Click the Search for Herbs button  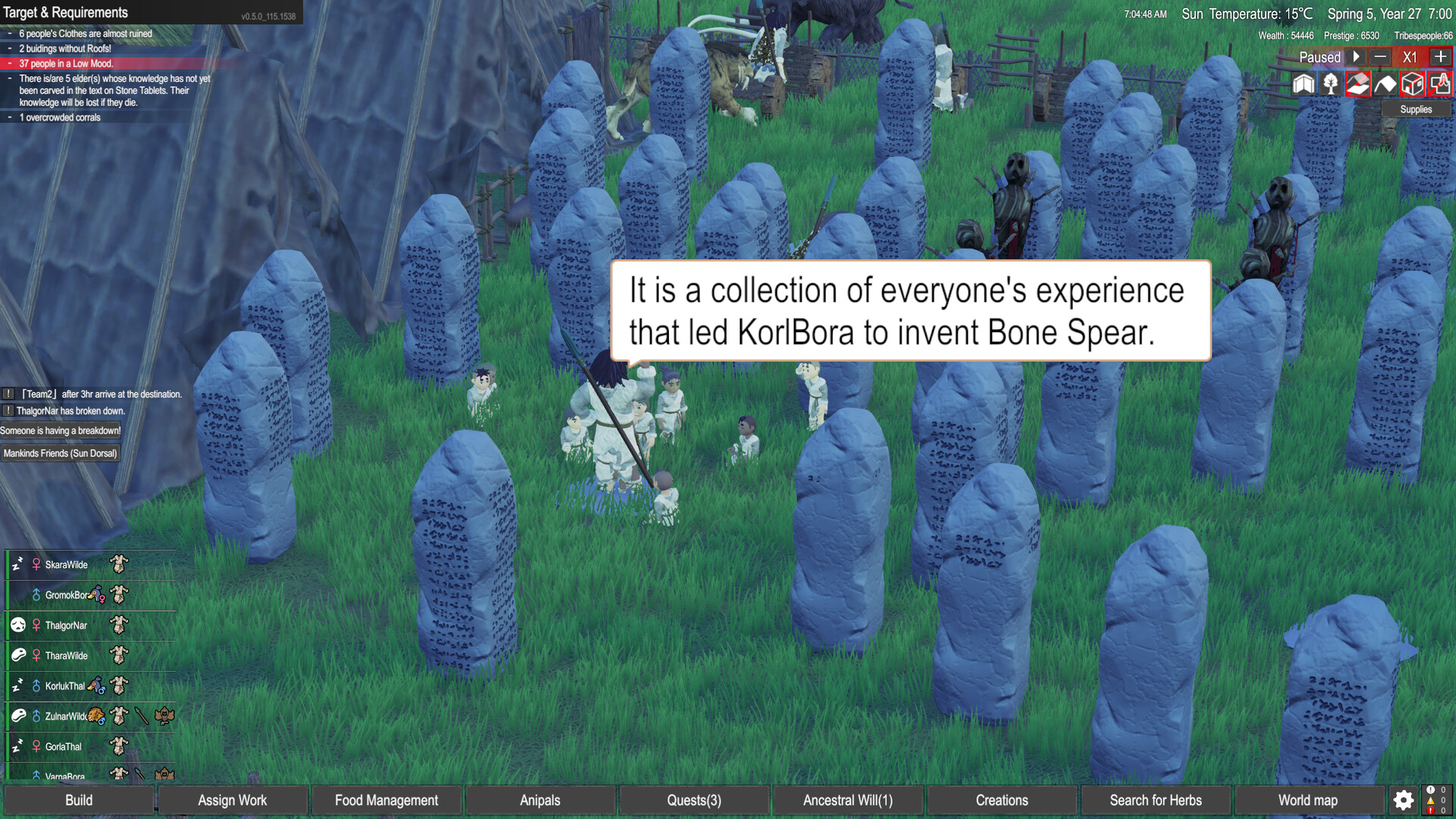[1156, 800]
